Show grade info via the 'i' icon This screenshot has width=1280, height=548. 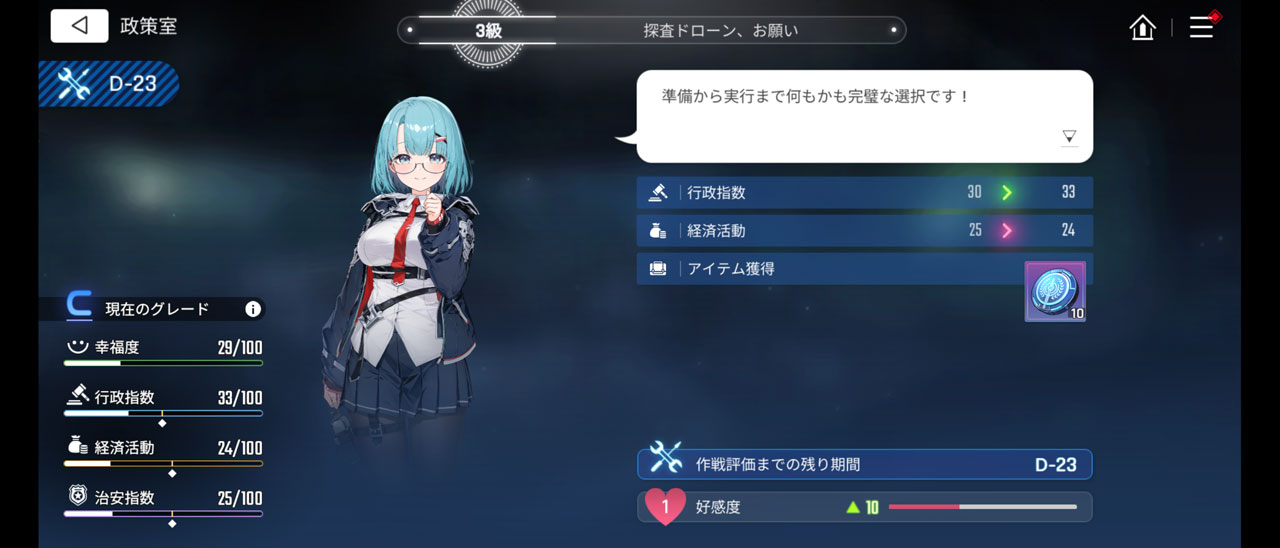253,309
